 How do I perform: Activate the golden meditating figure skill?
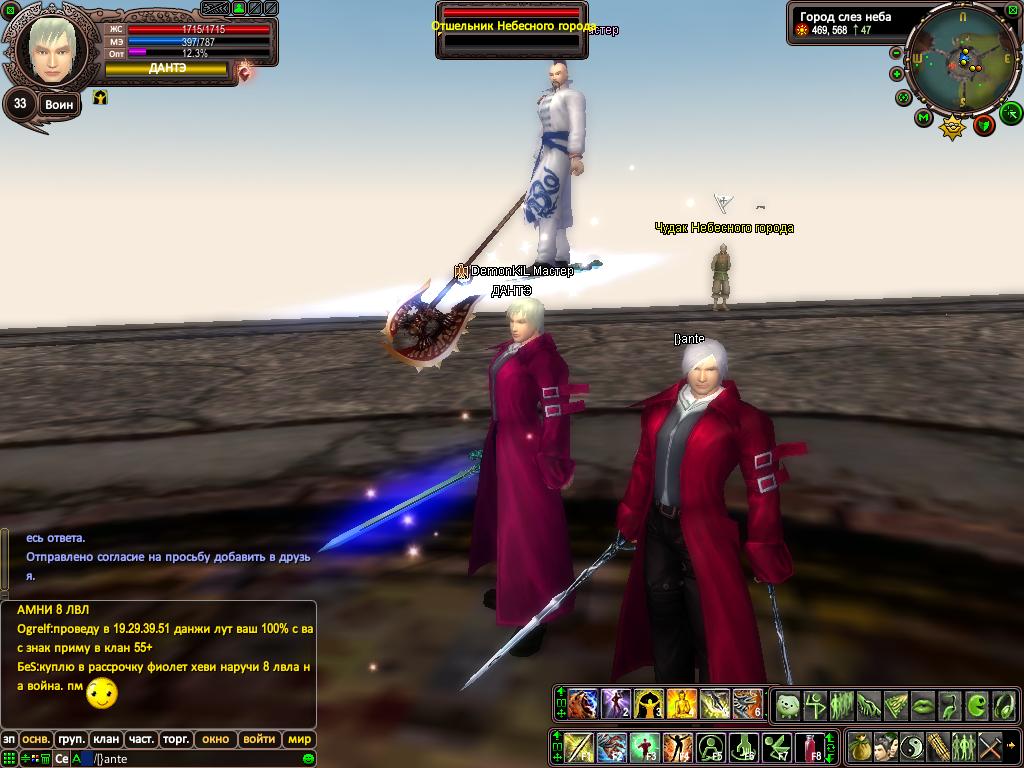(681, 704)
